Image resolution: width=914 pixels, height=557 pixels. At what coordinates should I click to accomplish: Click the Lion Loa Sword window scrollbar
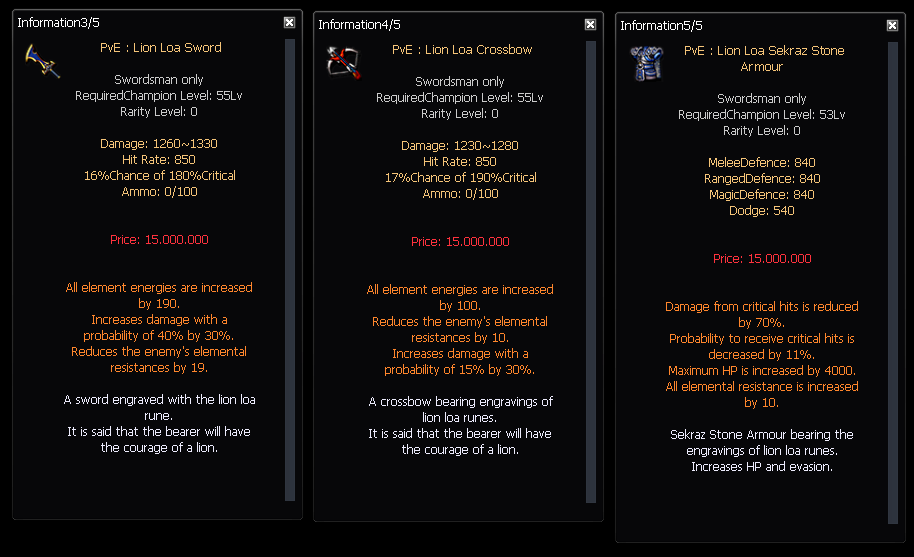point(290,268)
